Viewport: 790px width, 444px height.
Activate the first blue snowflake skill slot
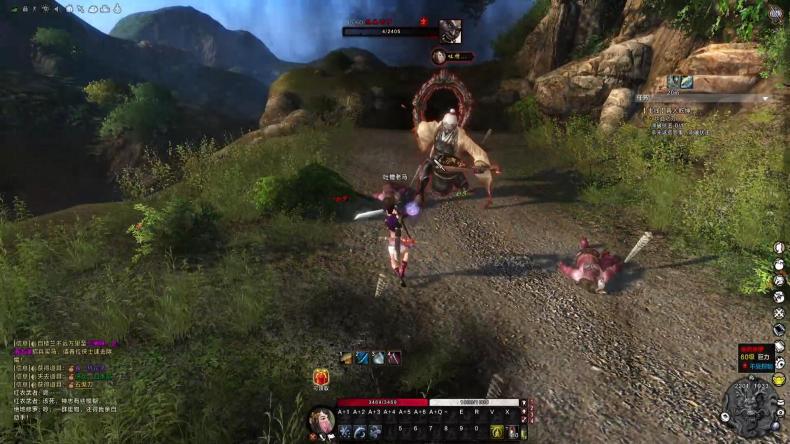[345, 431]
